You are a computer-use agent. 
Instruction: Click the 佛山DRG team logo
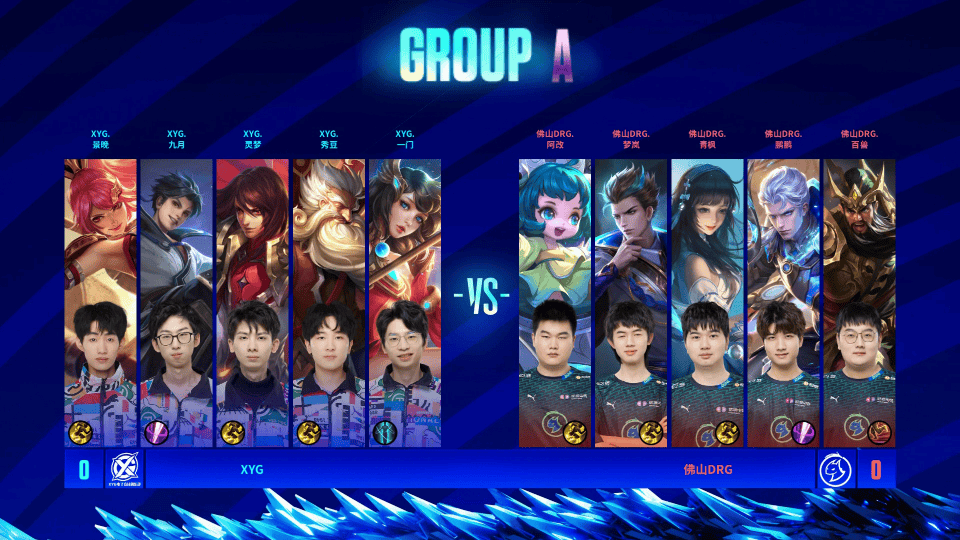835,469
